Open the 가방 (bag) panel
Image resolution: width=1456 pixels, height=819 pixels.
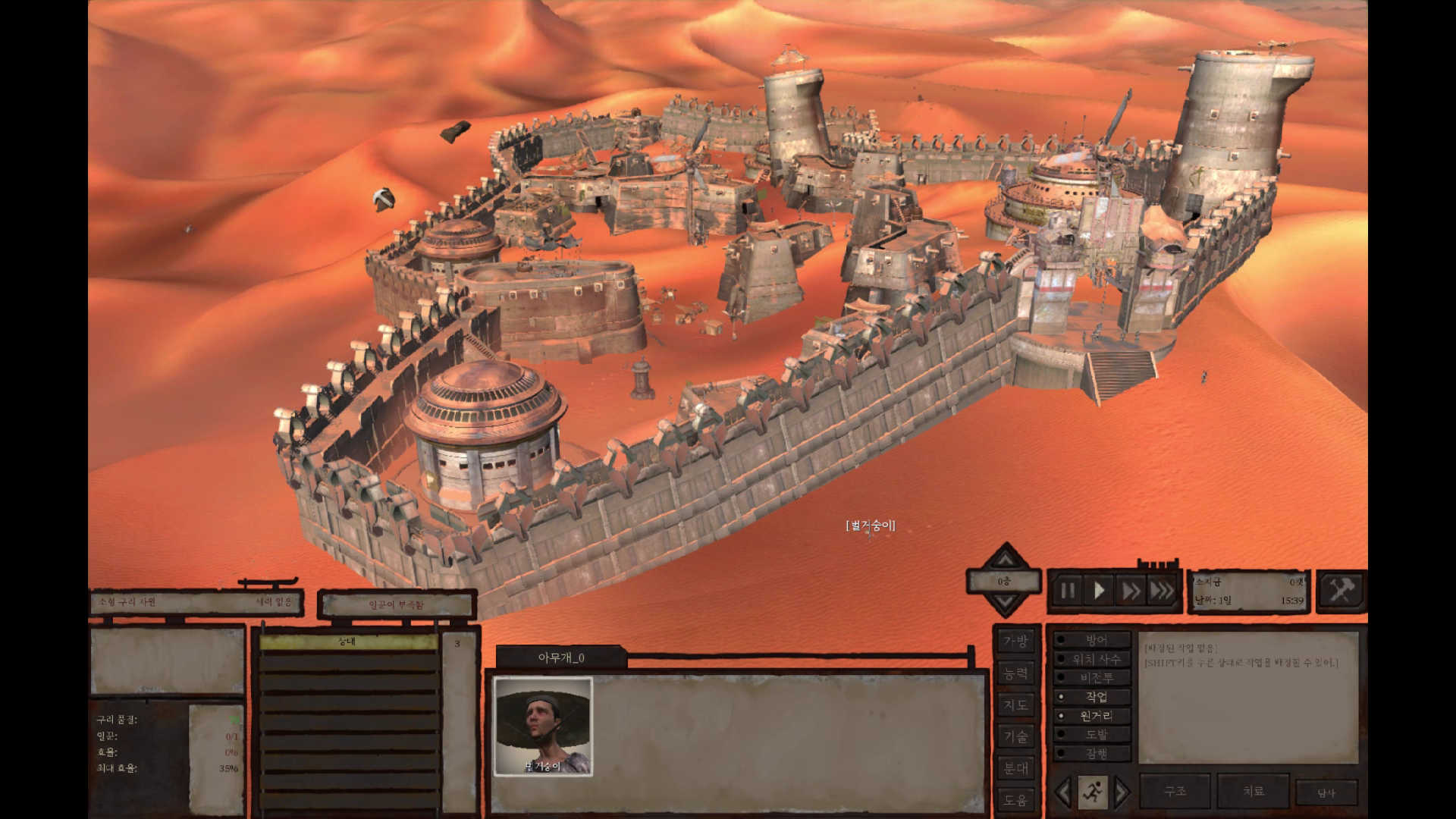point(1015,642)
